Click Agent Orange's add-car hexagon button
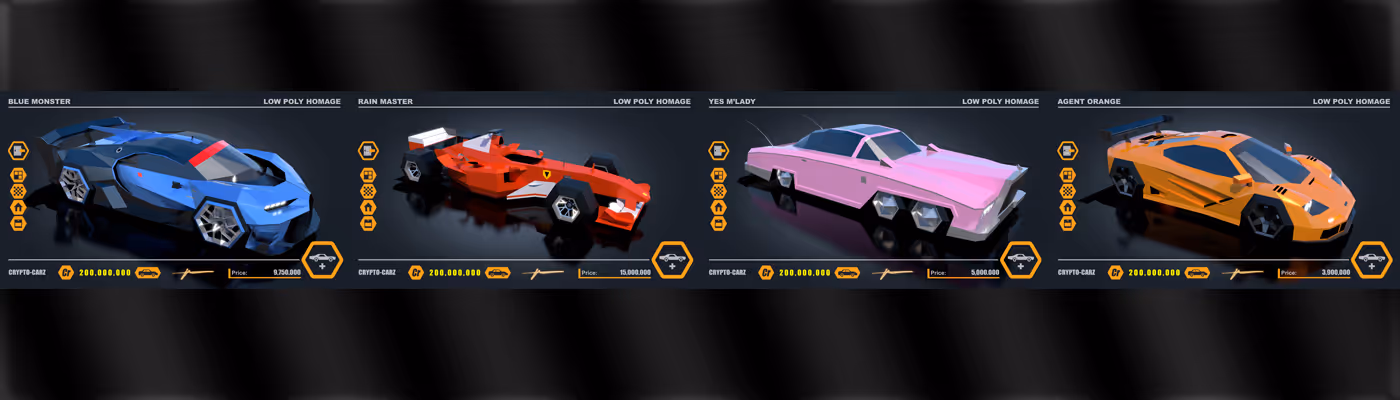 point(1371,260)
